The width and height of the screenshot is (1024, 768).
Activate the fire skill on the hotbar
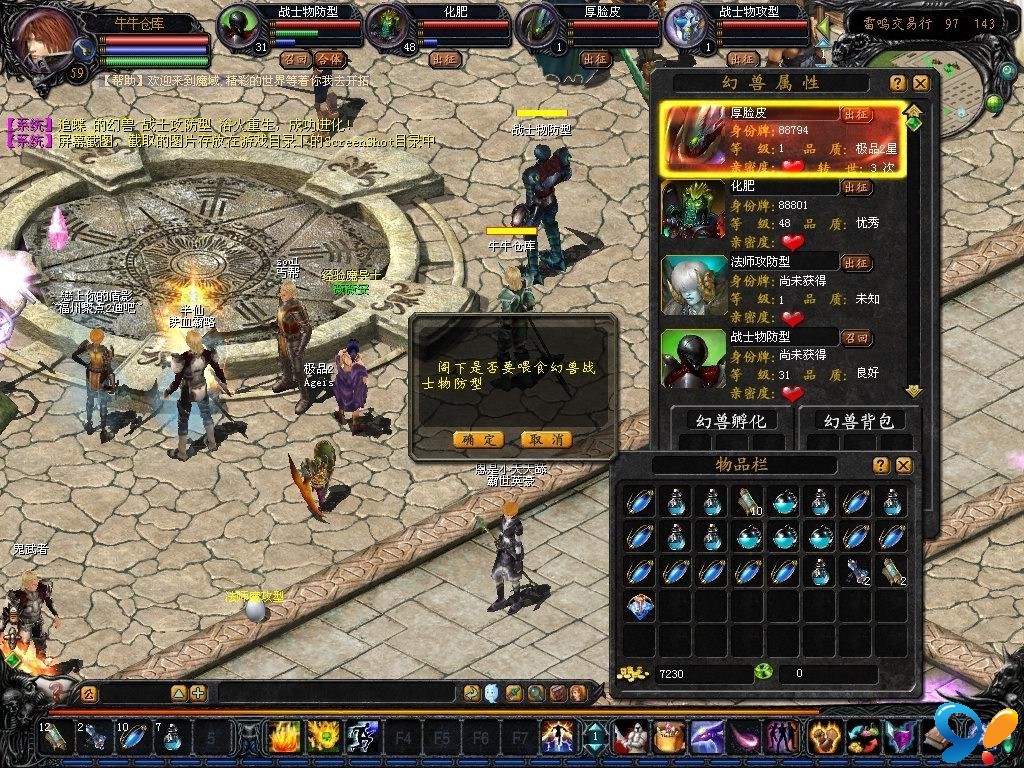tap(285, 738)
